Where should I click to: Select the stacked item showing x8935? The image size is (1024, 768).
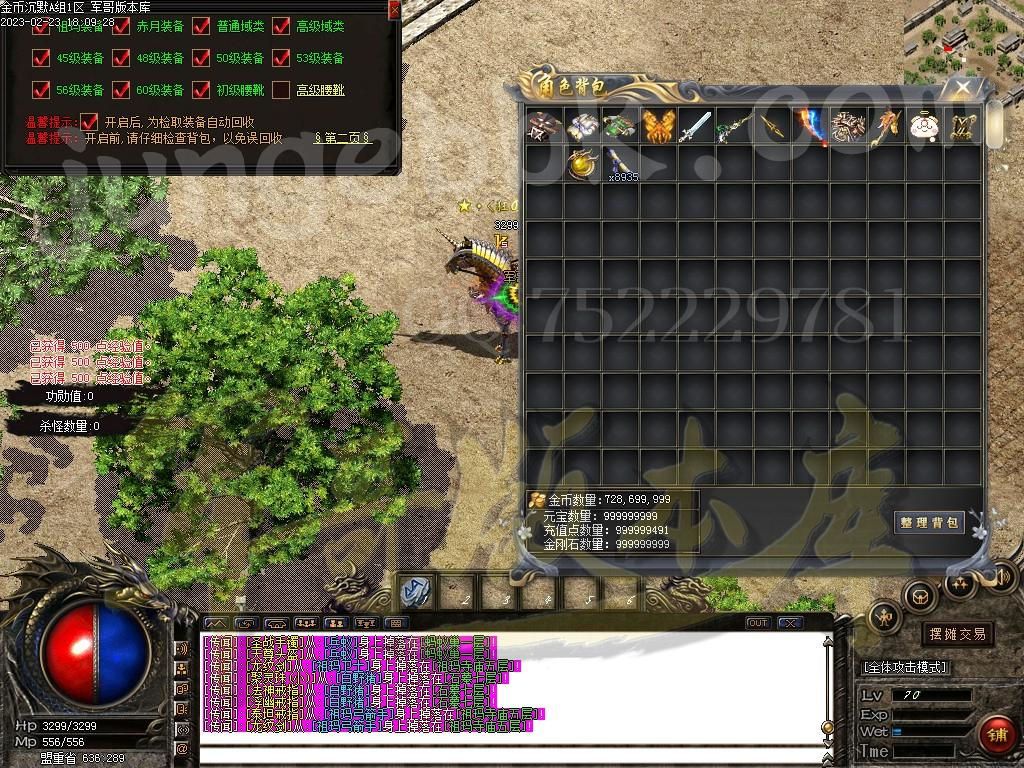[620, 165]
